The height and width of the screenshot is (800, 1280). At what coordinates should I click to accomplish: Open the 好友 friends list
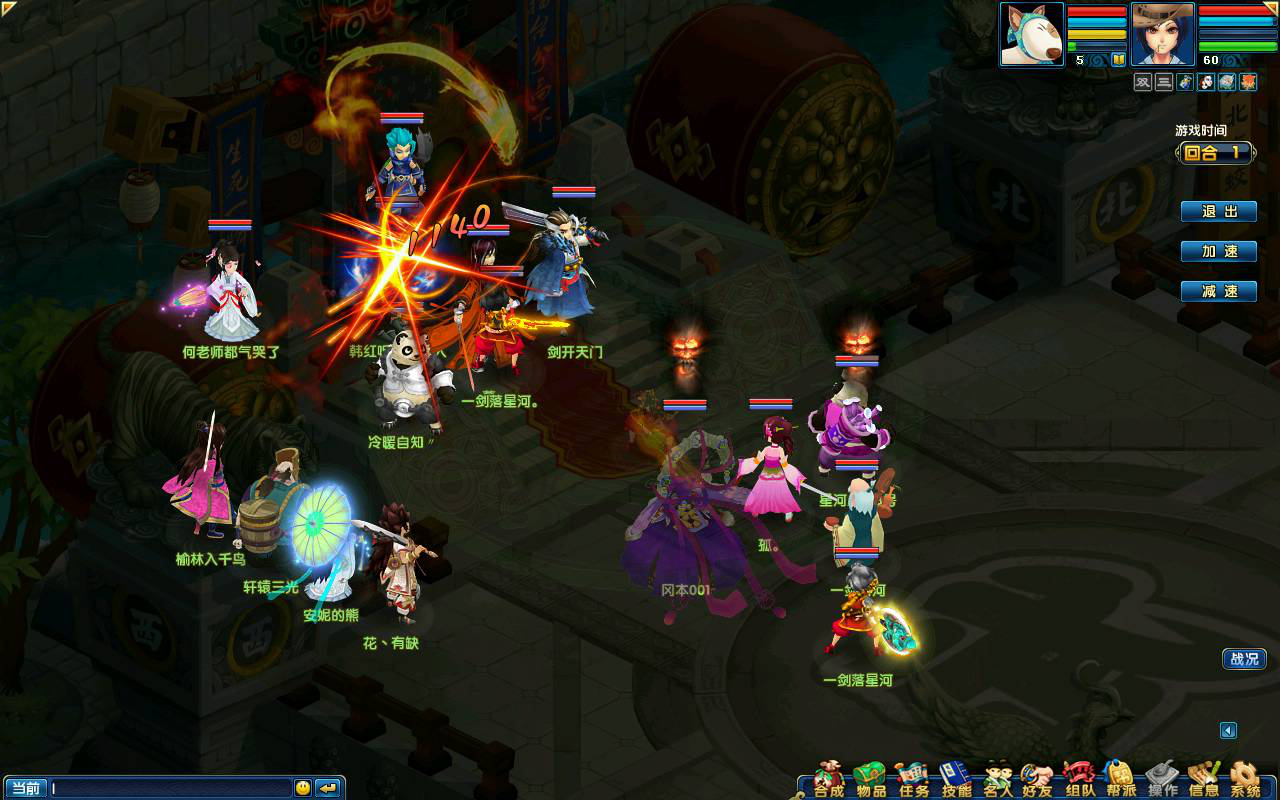coord(1037,780)
